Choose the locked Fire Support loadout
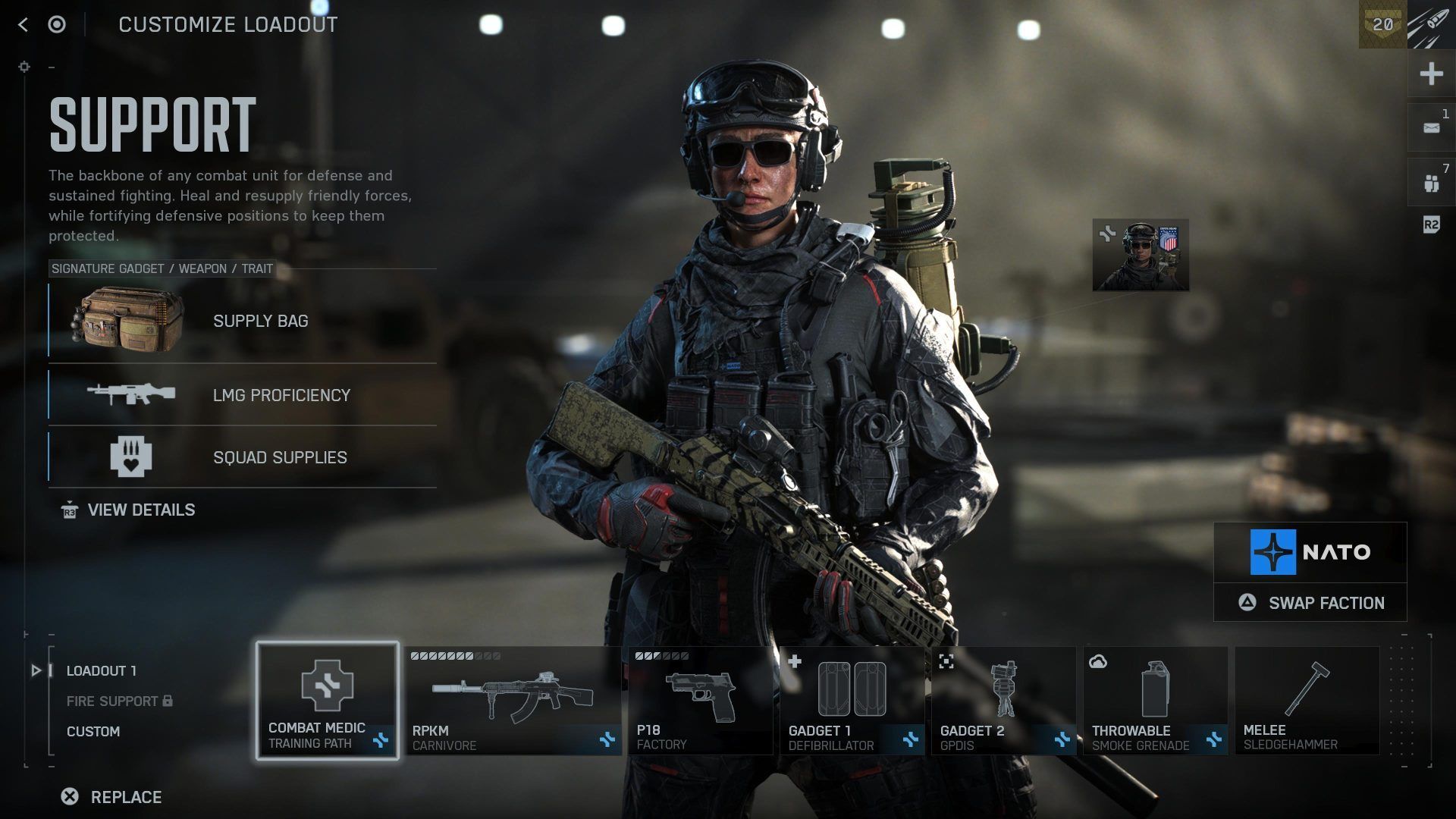 click(x=112, y=701)
